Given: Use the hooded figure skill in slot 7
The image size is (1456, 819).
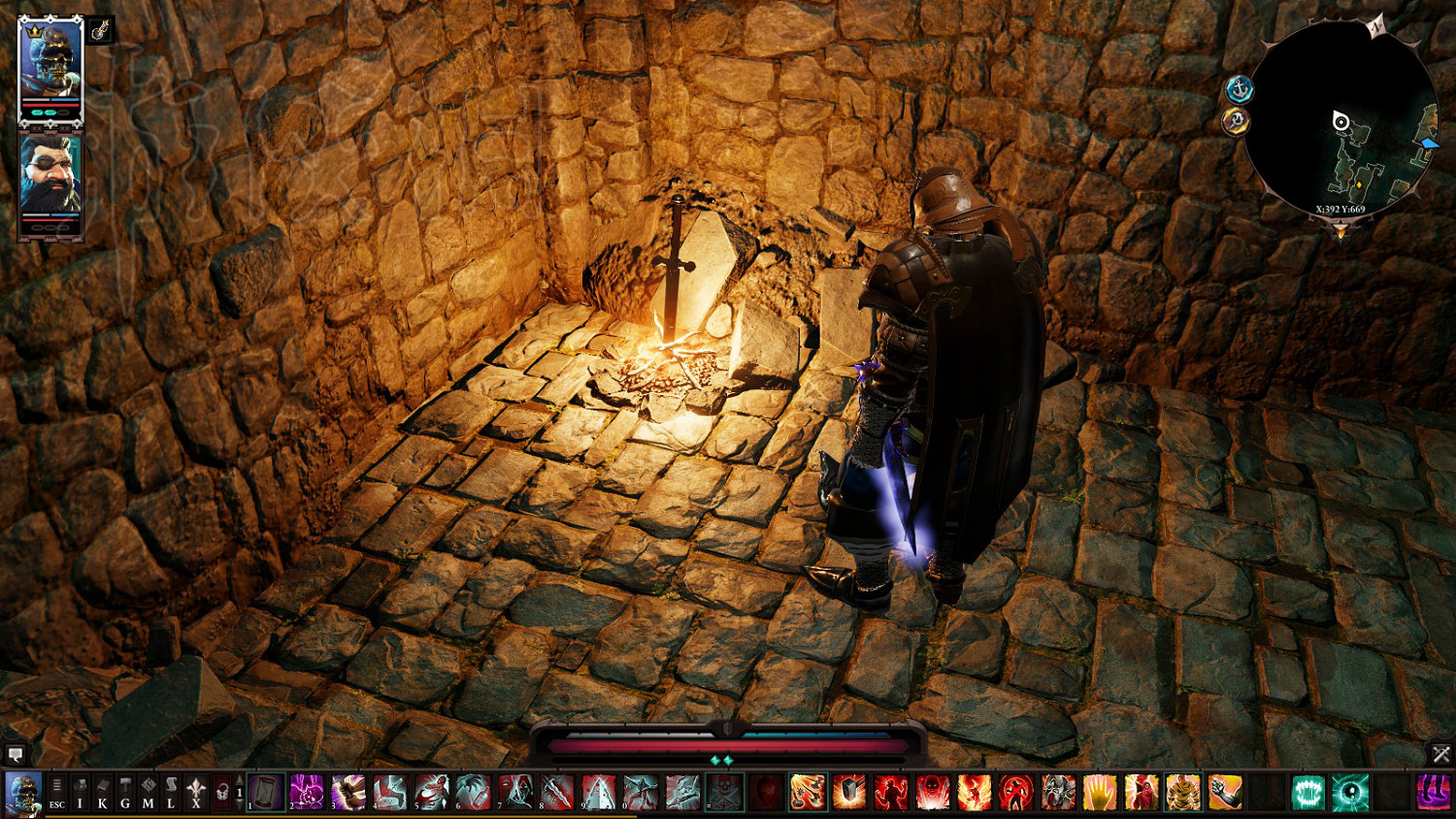Looking at the screenshot, I should click(x=515, y=792).
